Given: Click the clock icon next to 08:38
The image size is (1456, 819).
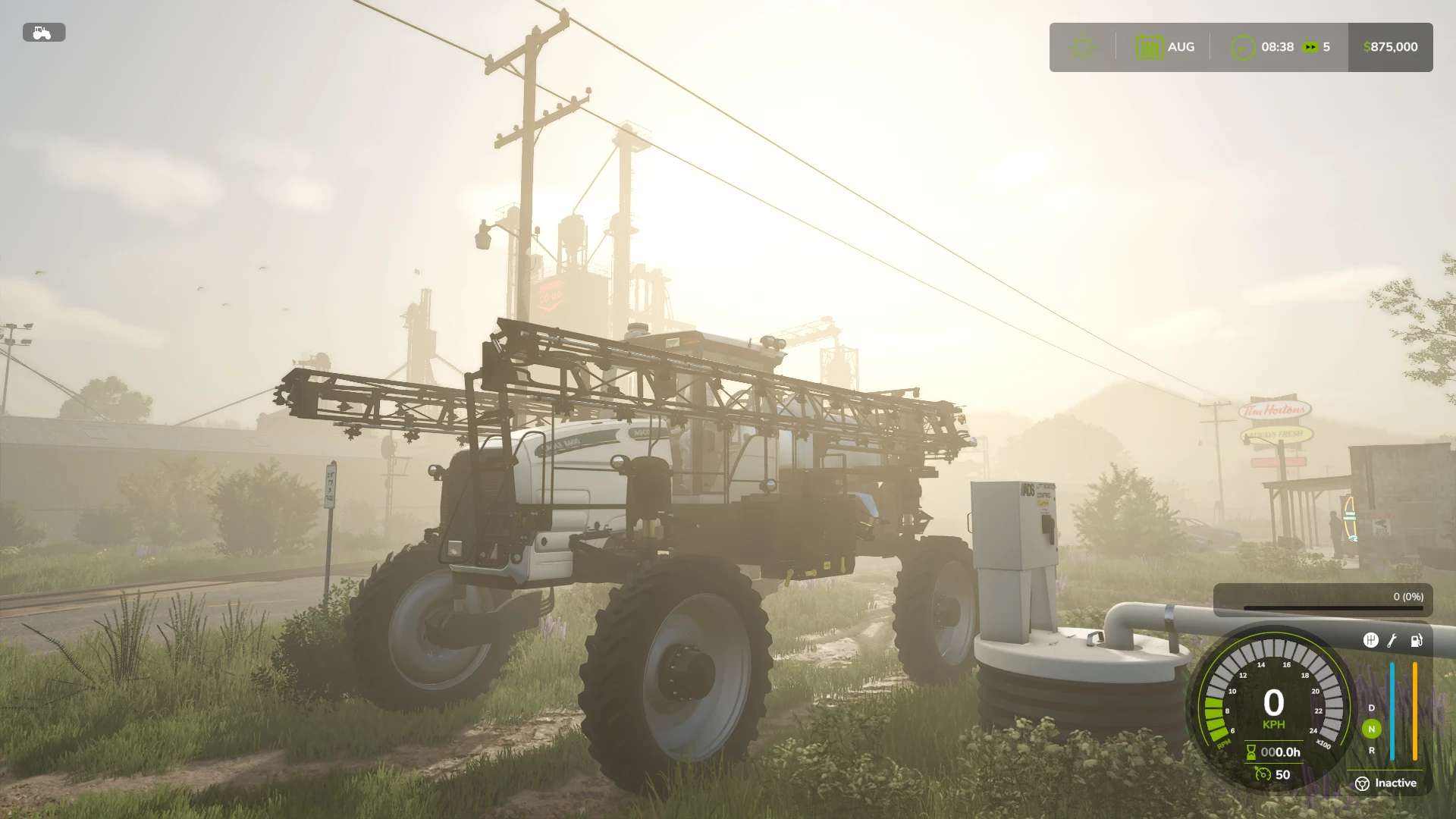Looking at the screenshot, I should 1243,47.
